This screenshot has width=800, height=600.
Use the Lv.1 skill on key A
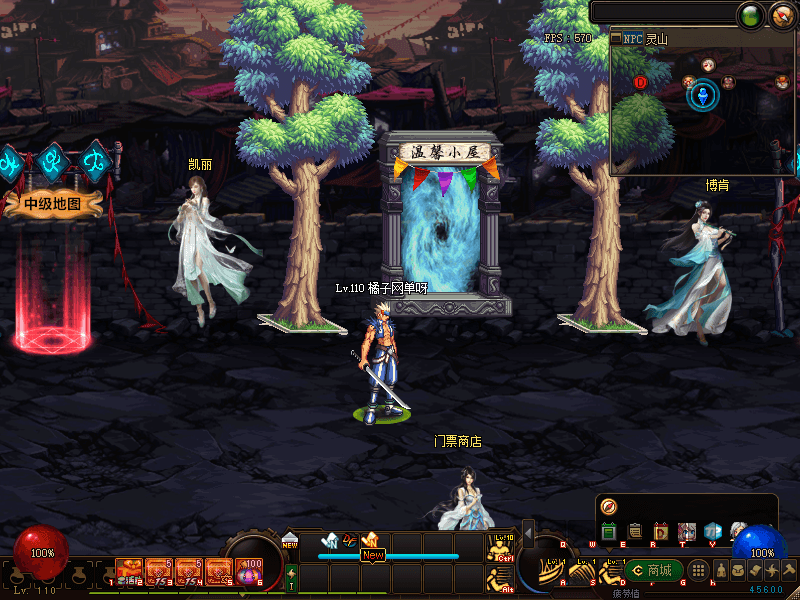(x=553, y=570)
